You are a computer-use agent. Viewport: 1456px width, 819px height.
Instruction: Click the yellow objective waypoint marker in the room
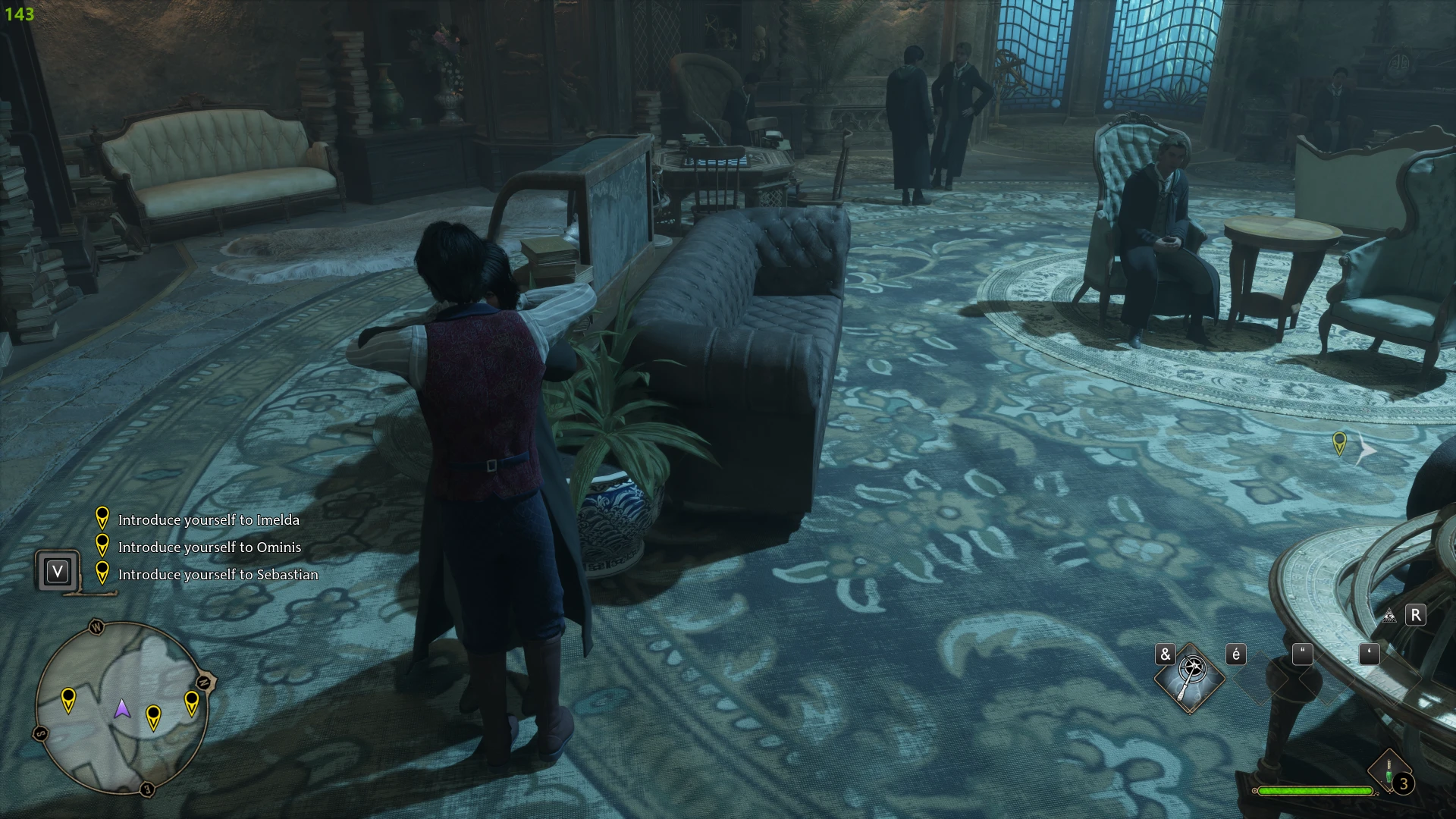click(1339, 443)
